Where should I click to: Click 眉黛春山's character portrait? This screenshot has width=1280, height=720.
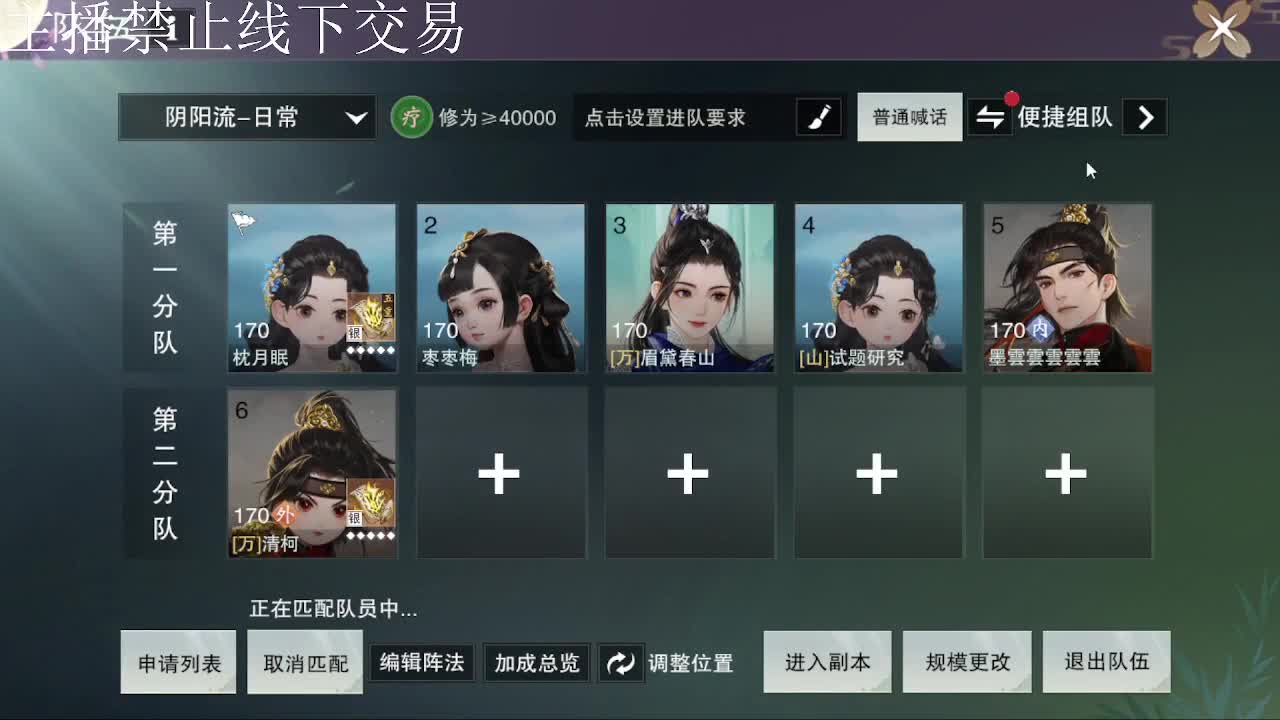(x=690, y=288)
